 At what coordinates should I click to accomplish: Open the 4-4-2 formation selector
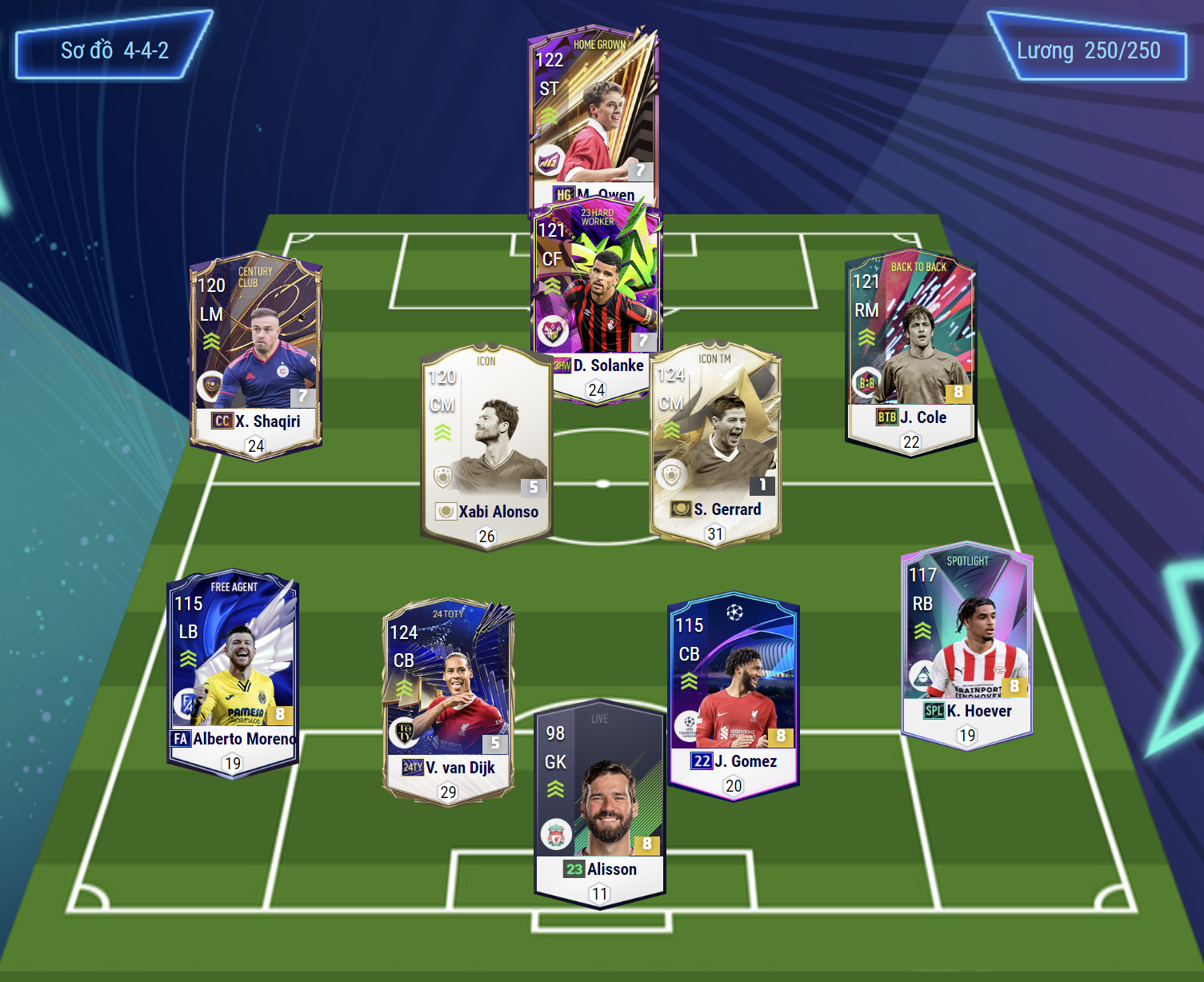tap(114, 50)
